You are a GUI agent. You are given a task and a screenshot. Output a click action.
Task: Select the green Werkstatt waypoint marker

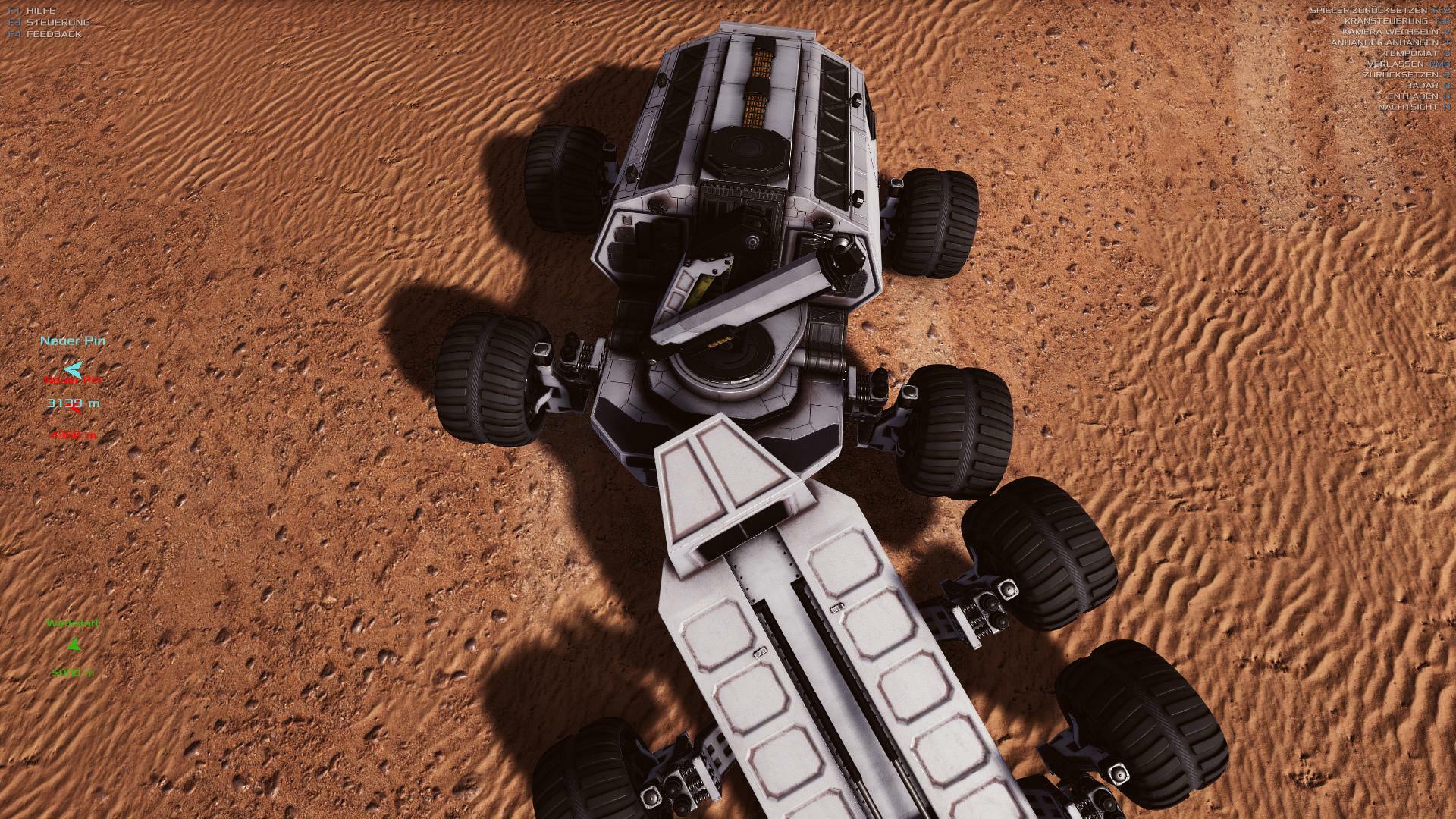tap(74, 645)
